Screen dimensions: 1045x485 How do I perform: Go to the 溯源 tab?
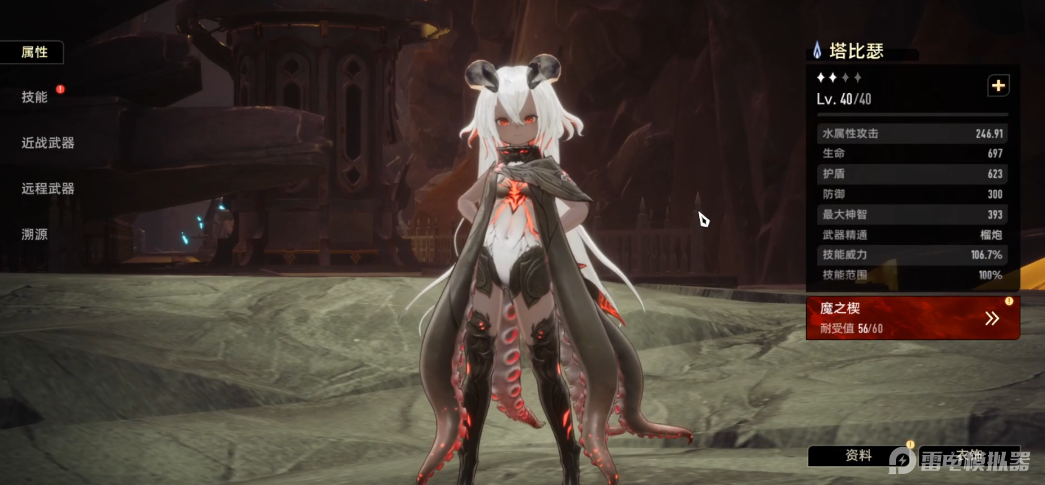(x=34, y=234)
